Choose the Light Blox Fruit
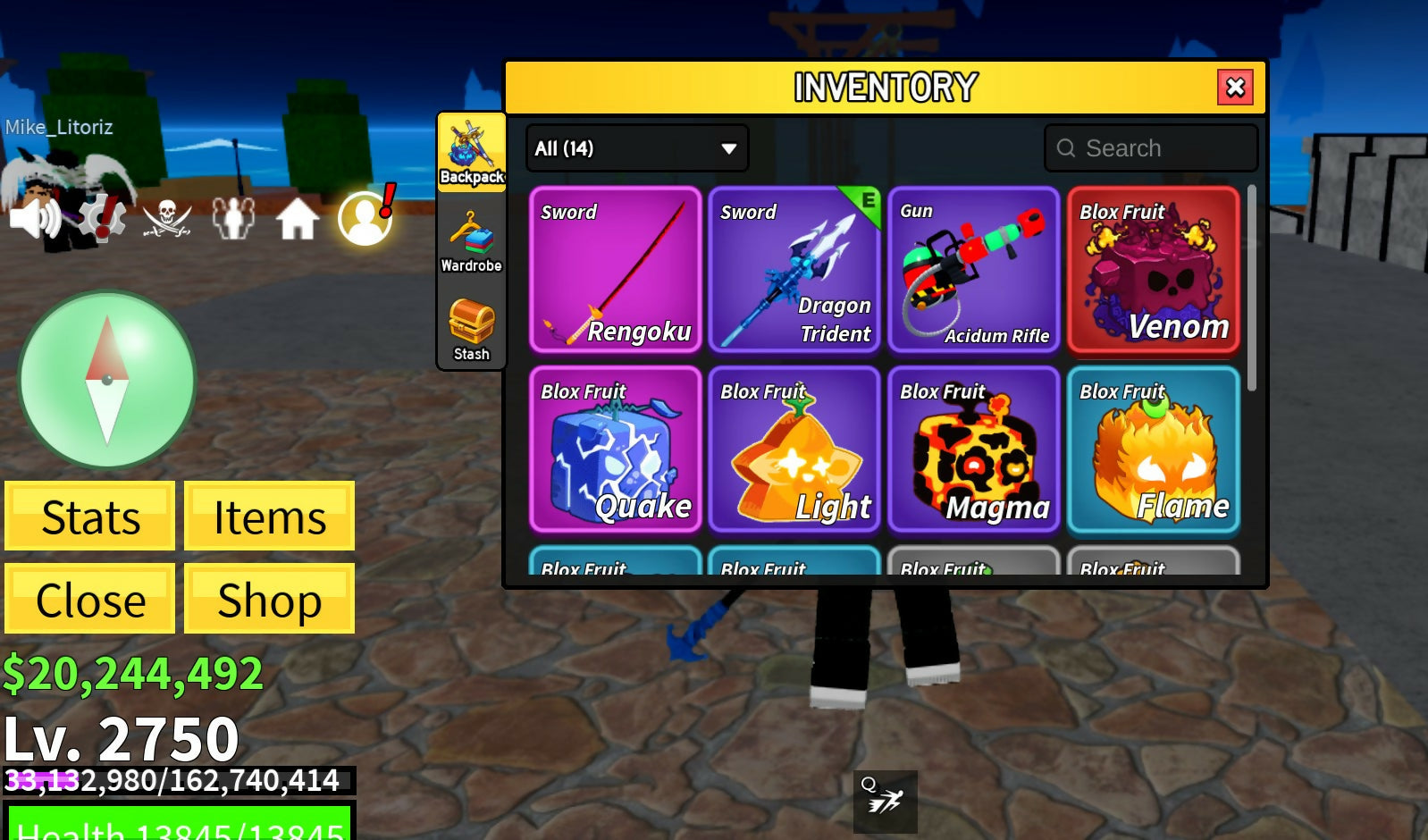 [794, 449]
